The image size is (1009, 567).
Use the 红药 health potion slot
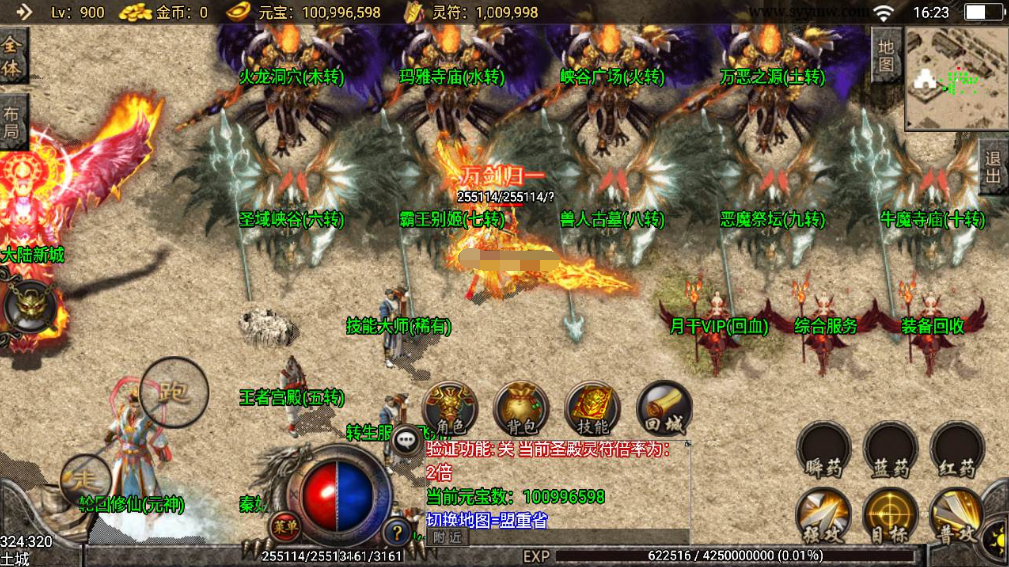click(957, 448)
